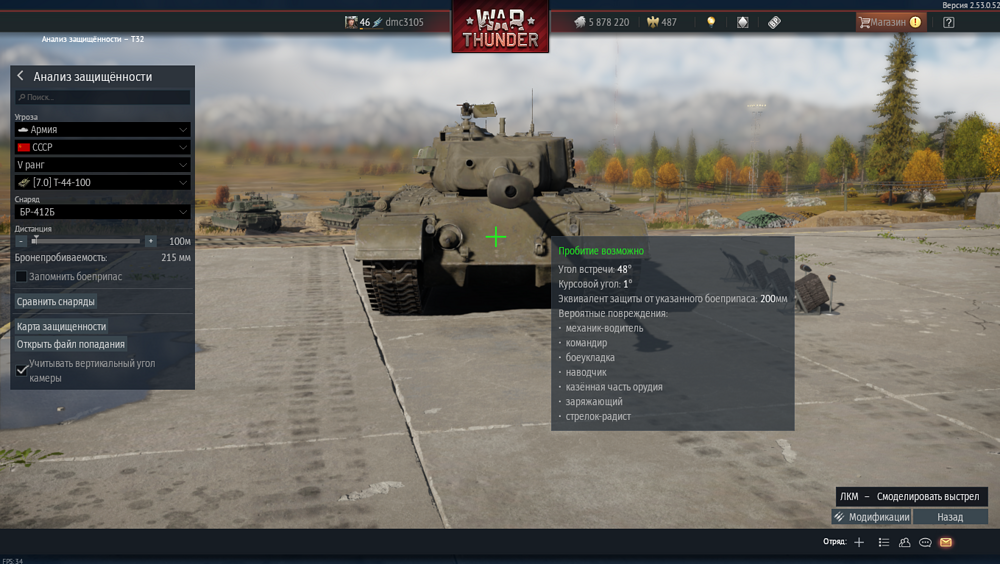Expand the V ранг rank dropdown
Viewport: 1000px width, 564px height.
tap(102, 165)
